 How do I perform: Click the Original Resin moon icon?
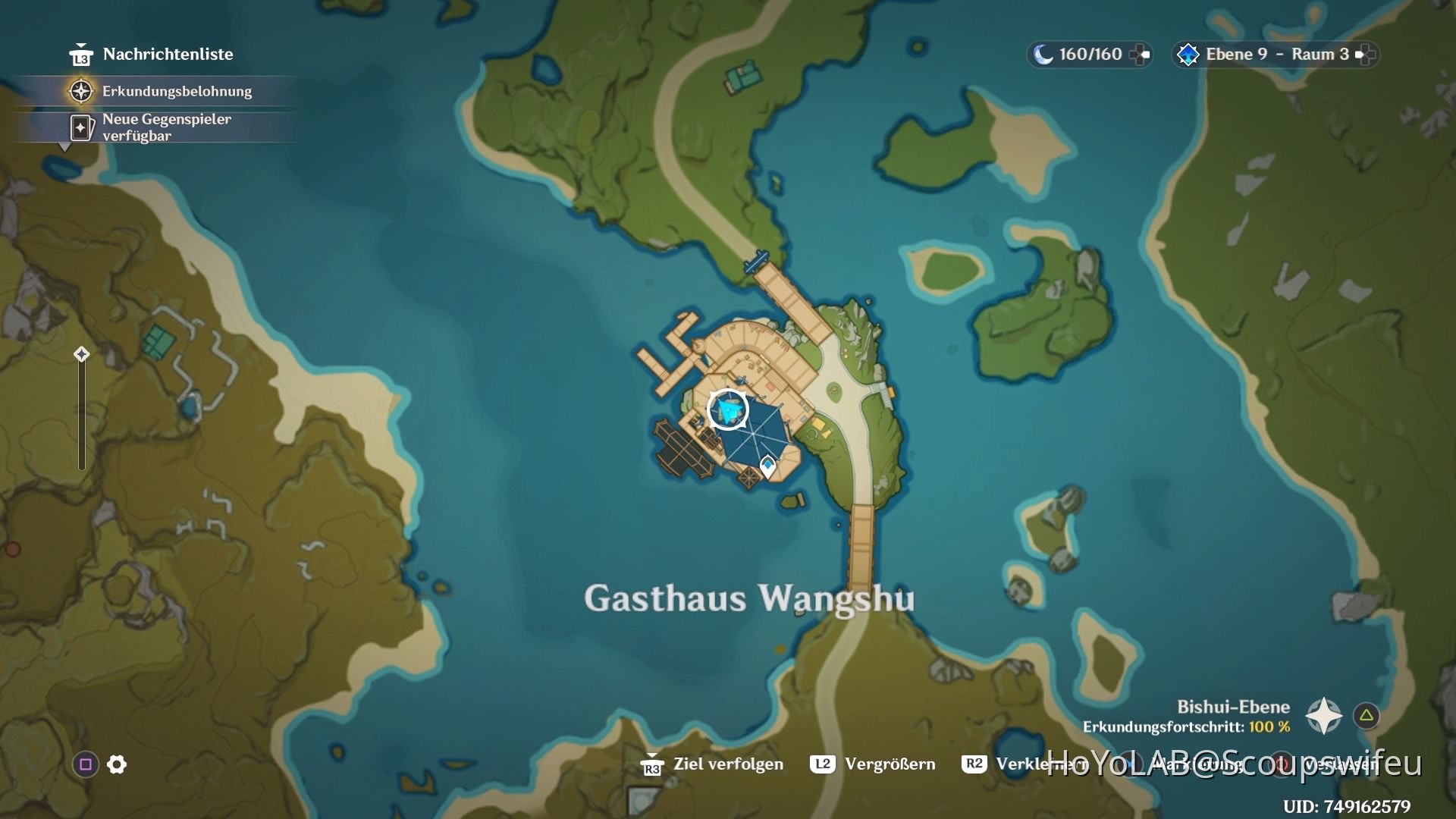coord(1042,54)
